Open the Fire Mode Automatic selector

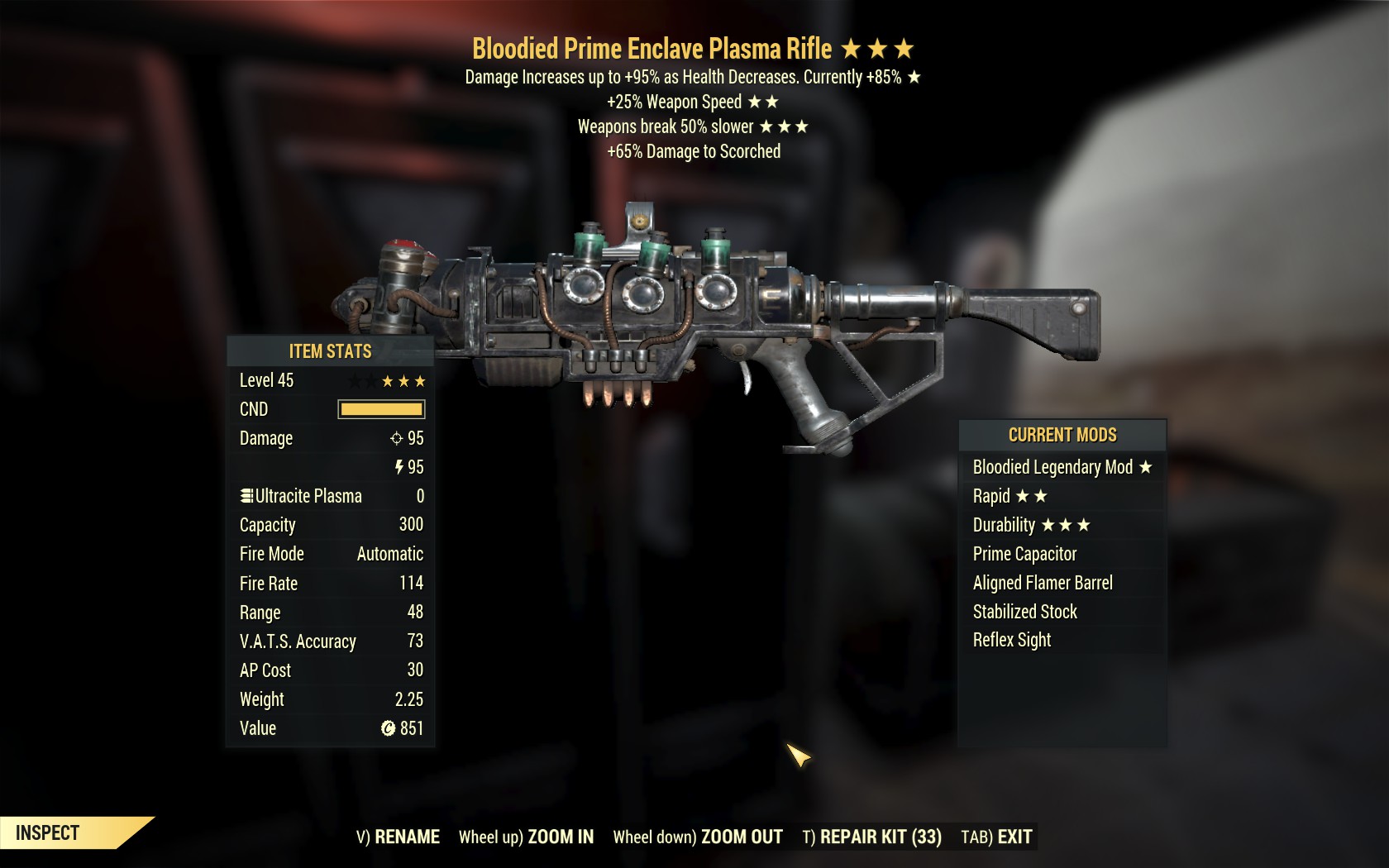[389, 554]
